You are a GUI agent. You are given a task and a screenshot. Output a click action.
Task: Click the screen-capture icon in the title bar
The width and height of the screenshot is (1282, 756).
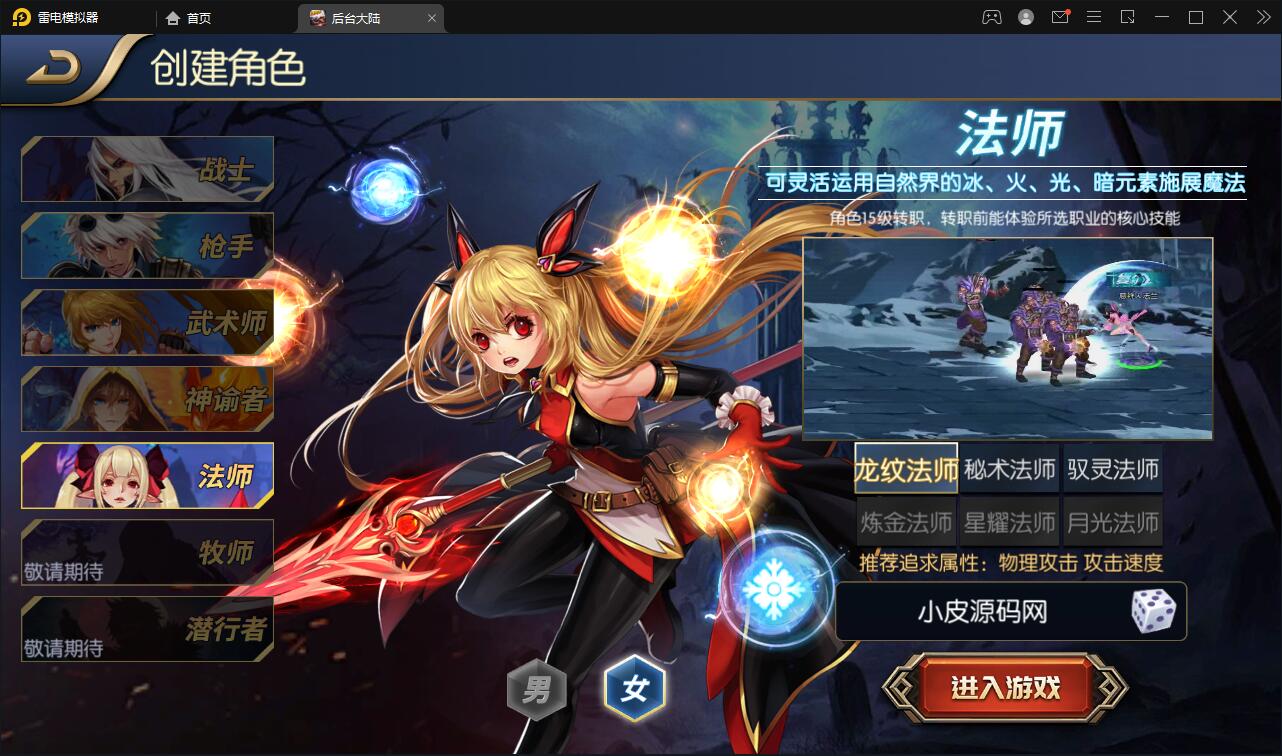1126,17
